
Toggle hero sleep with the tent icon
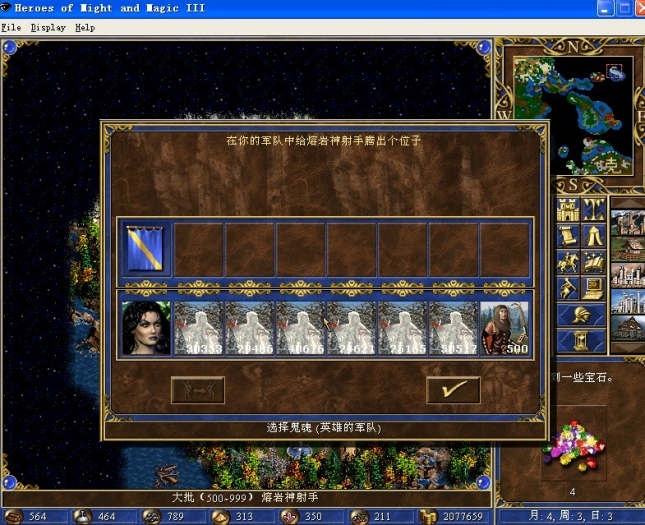(594, 236)
